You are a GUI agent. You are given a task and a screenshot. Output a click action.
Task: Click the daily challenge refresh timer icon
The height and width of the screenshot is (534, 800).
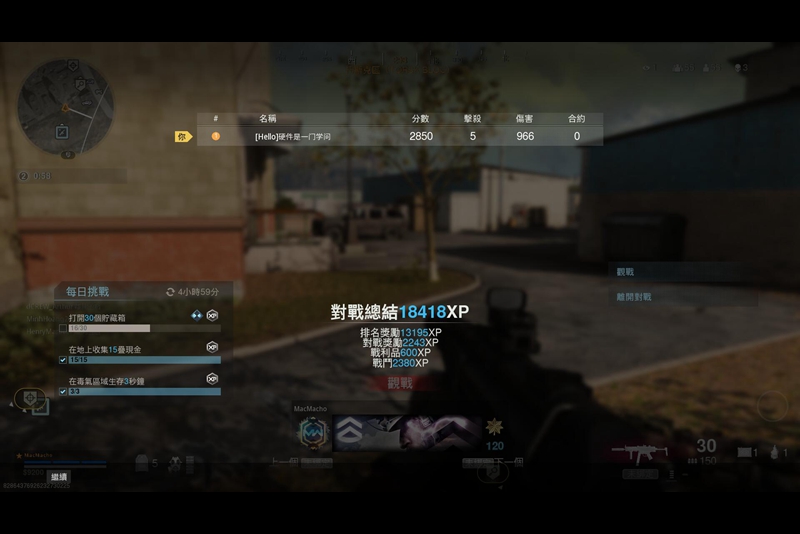click(x=171, y=292)
